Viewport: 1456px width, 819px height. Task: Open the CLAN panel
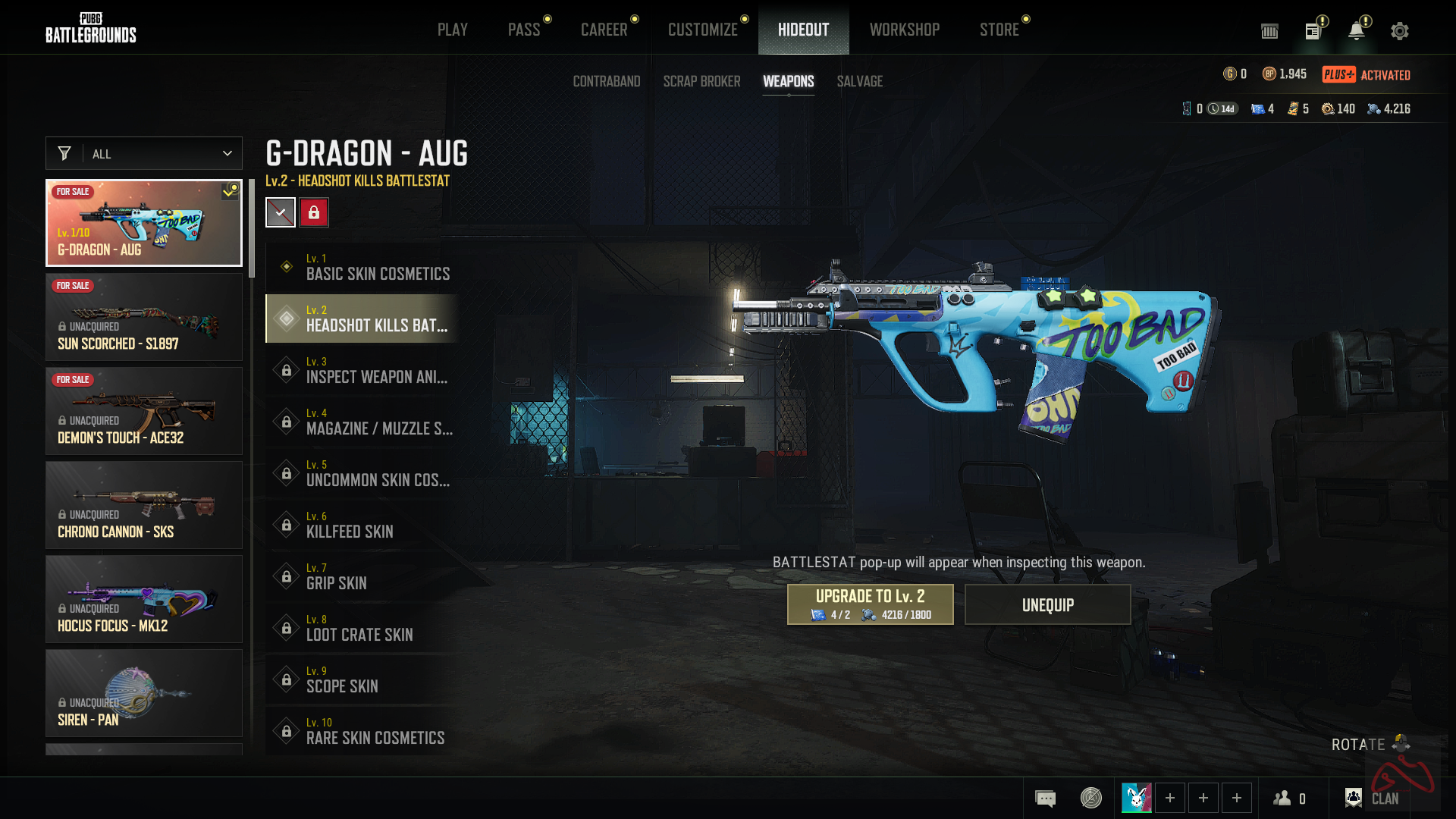click(x=1372, y=798)
